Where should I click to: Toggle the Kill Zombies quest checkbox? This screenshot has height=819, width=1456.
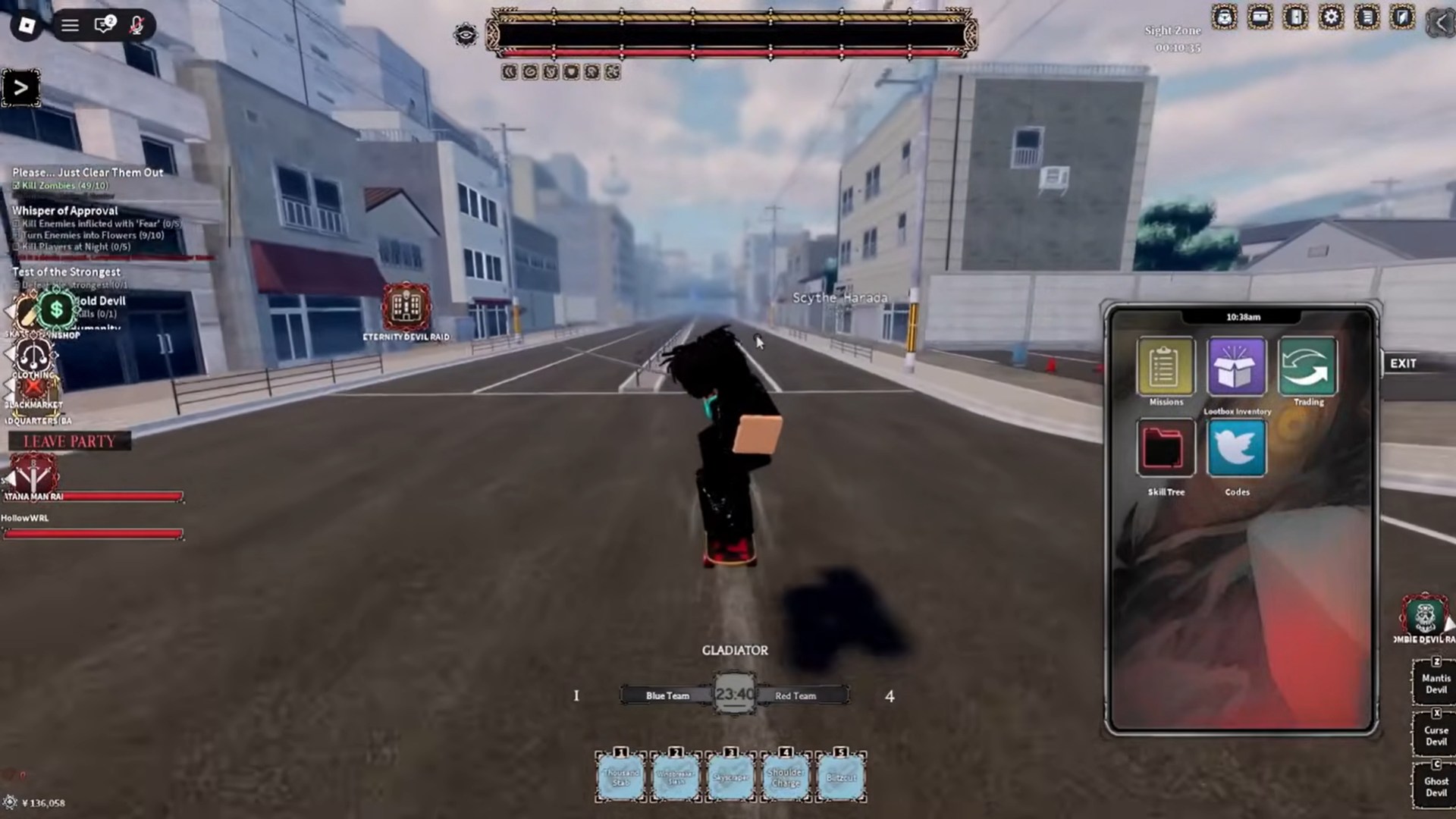pos(16,184)
